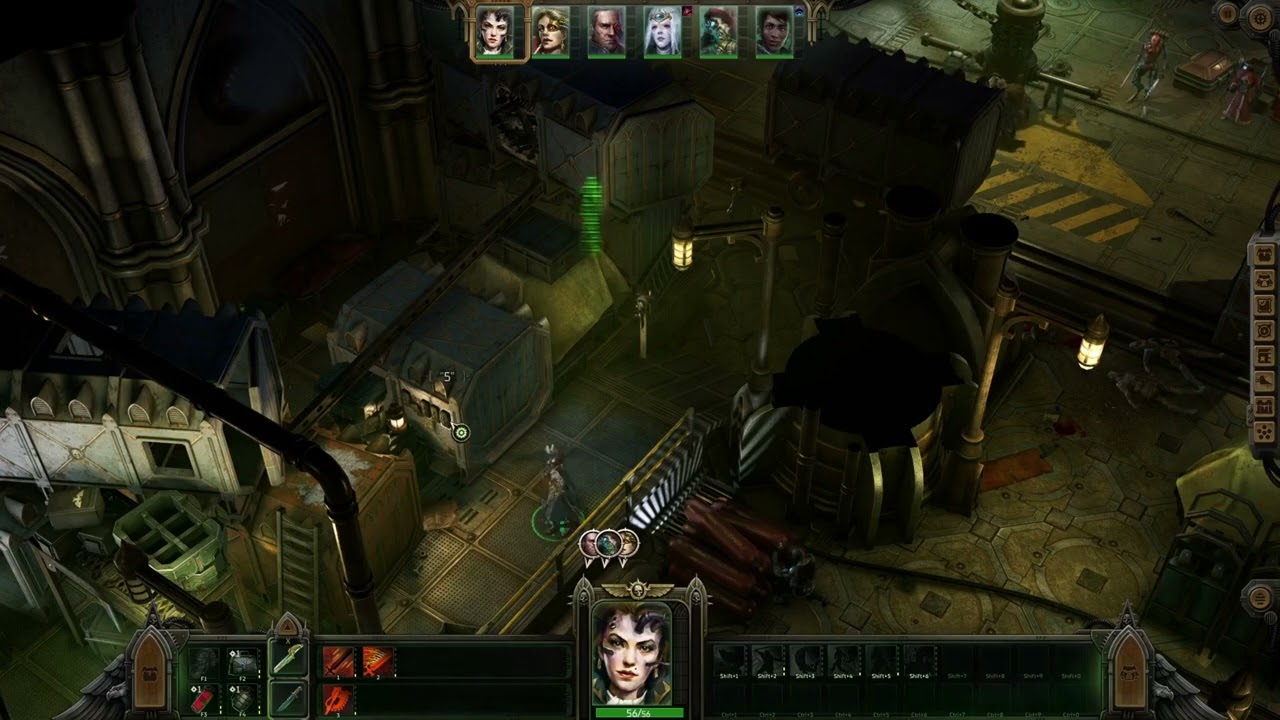Select the white-haired crowned woman portrait

pos(663,32)
